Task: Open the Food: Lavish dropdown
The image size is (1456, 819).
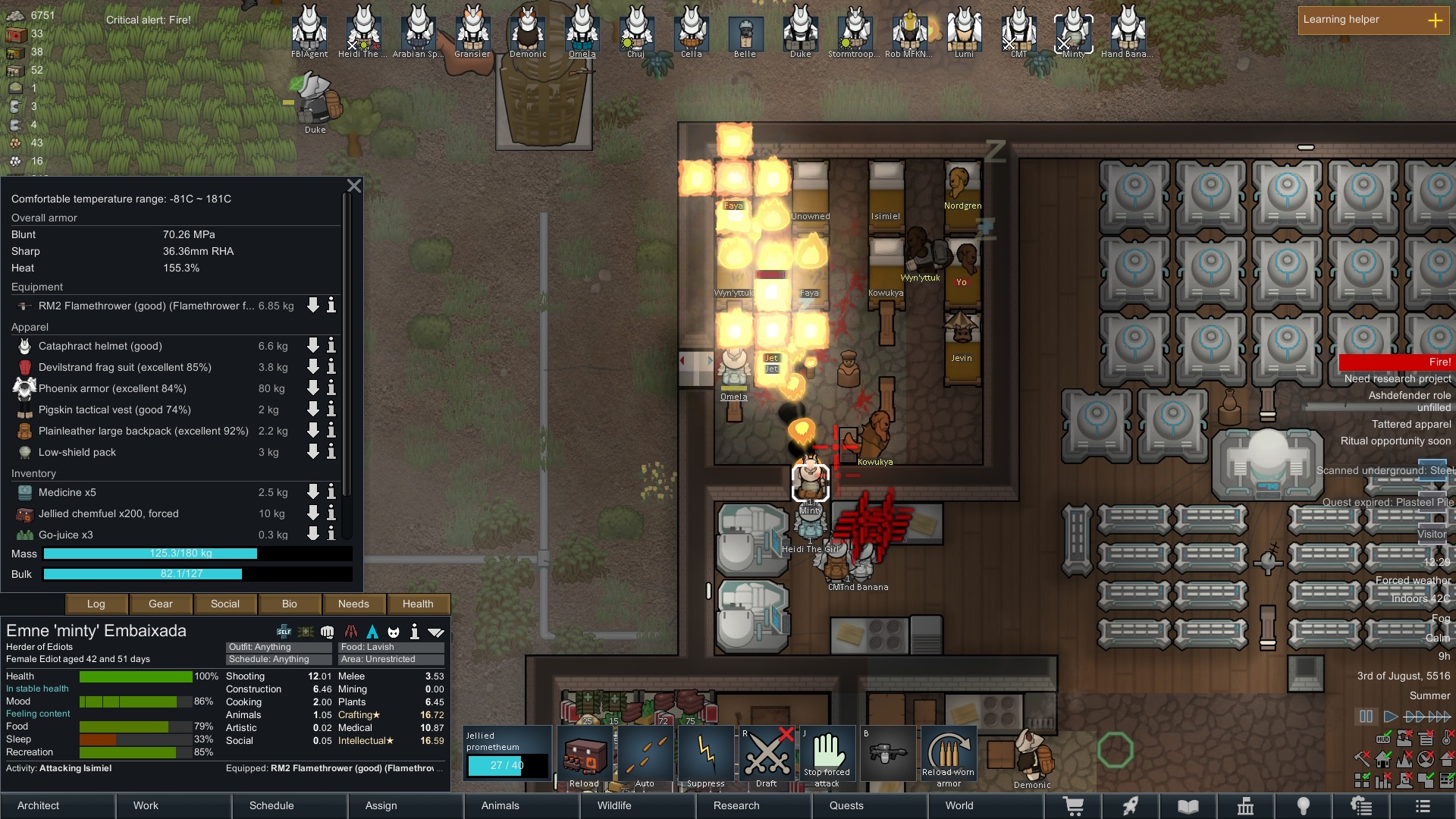Action: (391, 647)
